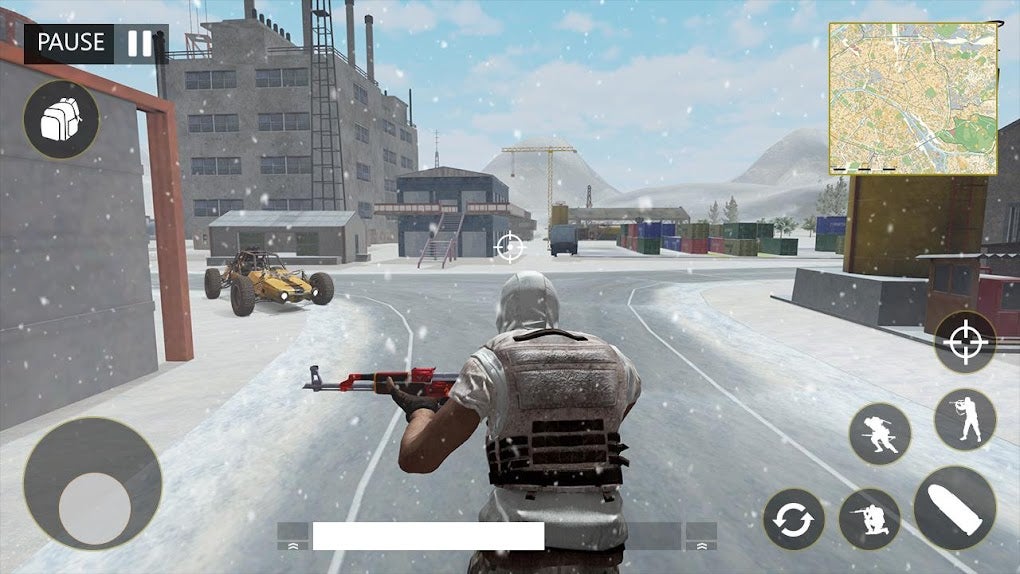Image resolution: width=1020 pixels, height=574 pixels.
Task: Open the backpack inventory
Action: point(61,120)
